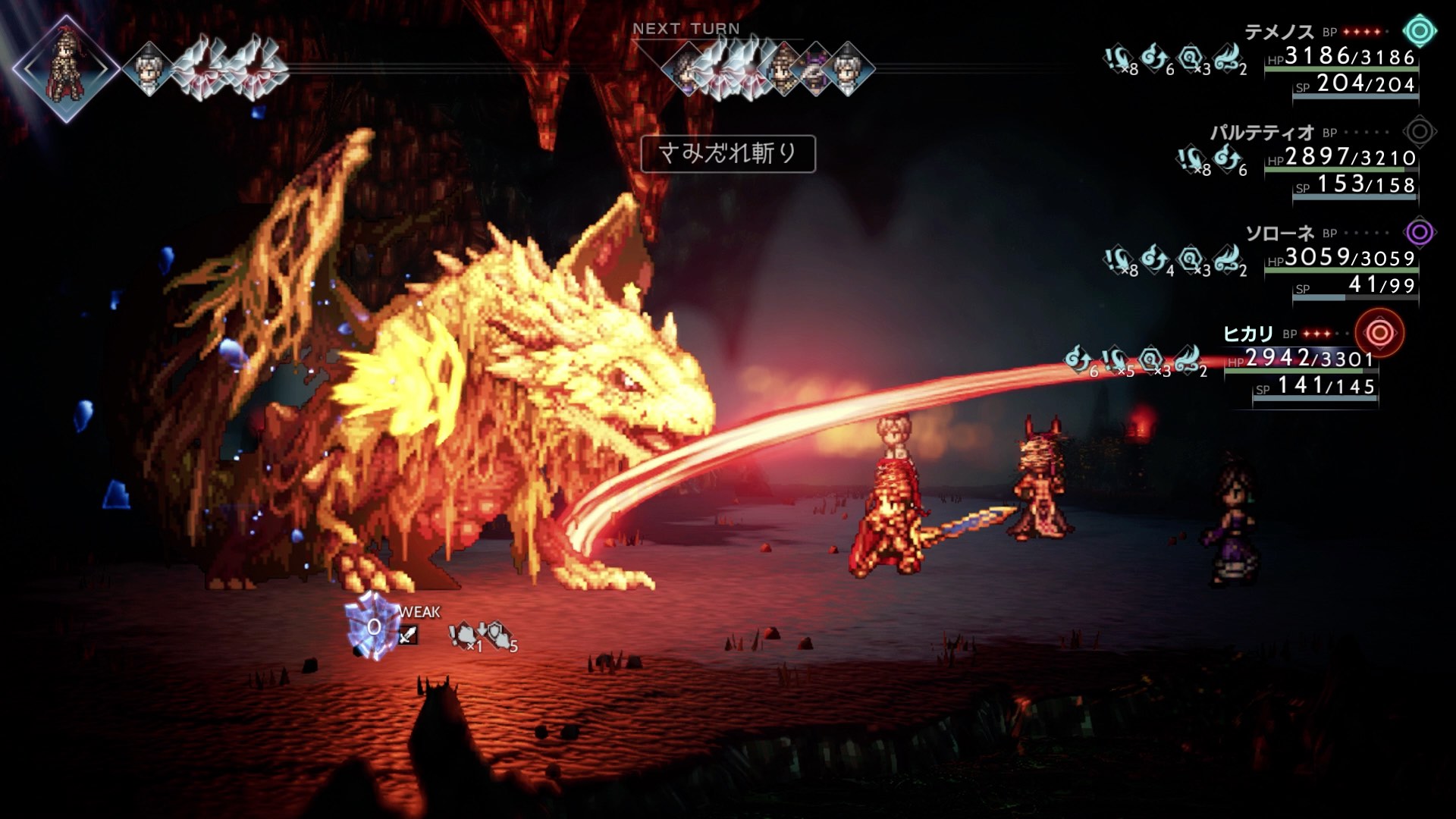Click Partitio's grey latent power icon

[1419, 132]
